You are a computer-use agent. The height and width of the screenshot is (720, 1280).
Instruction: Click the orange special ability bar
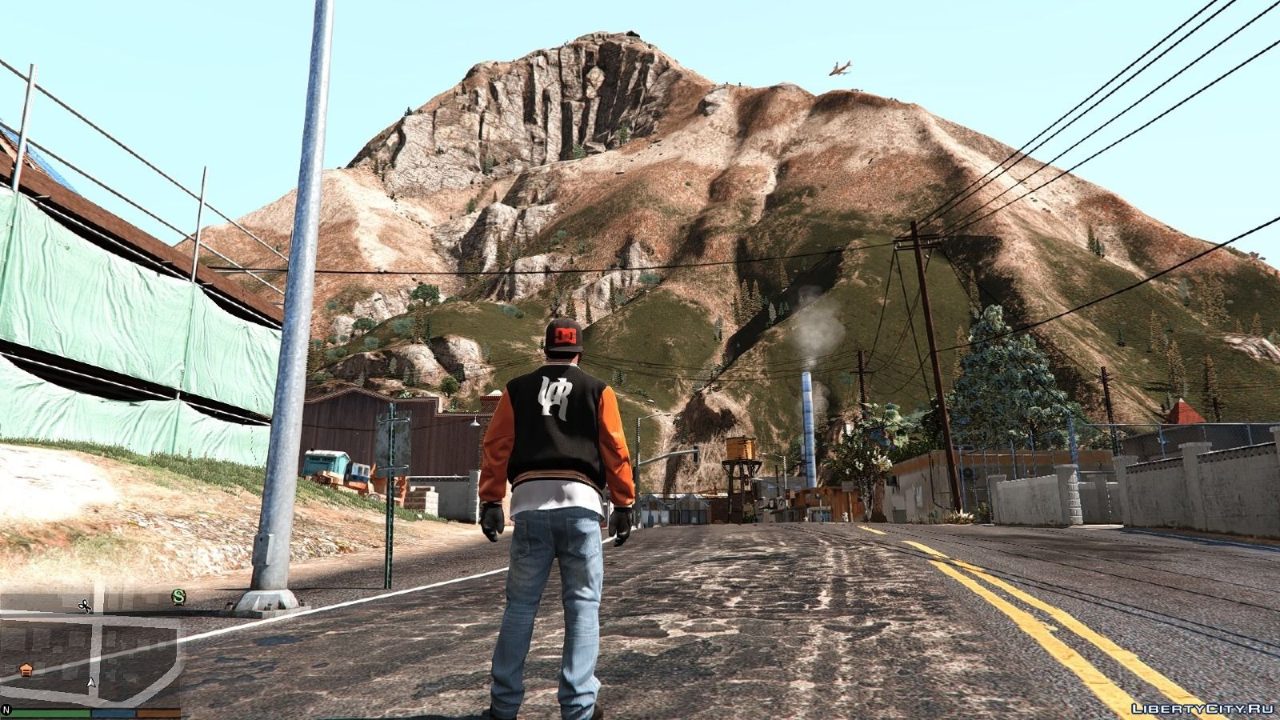pyautogui.click(x=160, y=712)
